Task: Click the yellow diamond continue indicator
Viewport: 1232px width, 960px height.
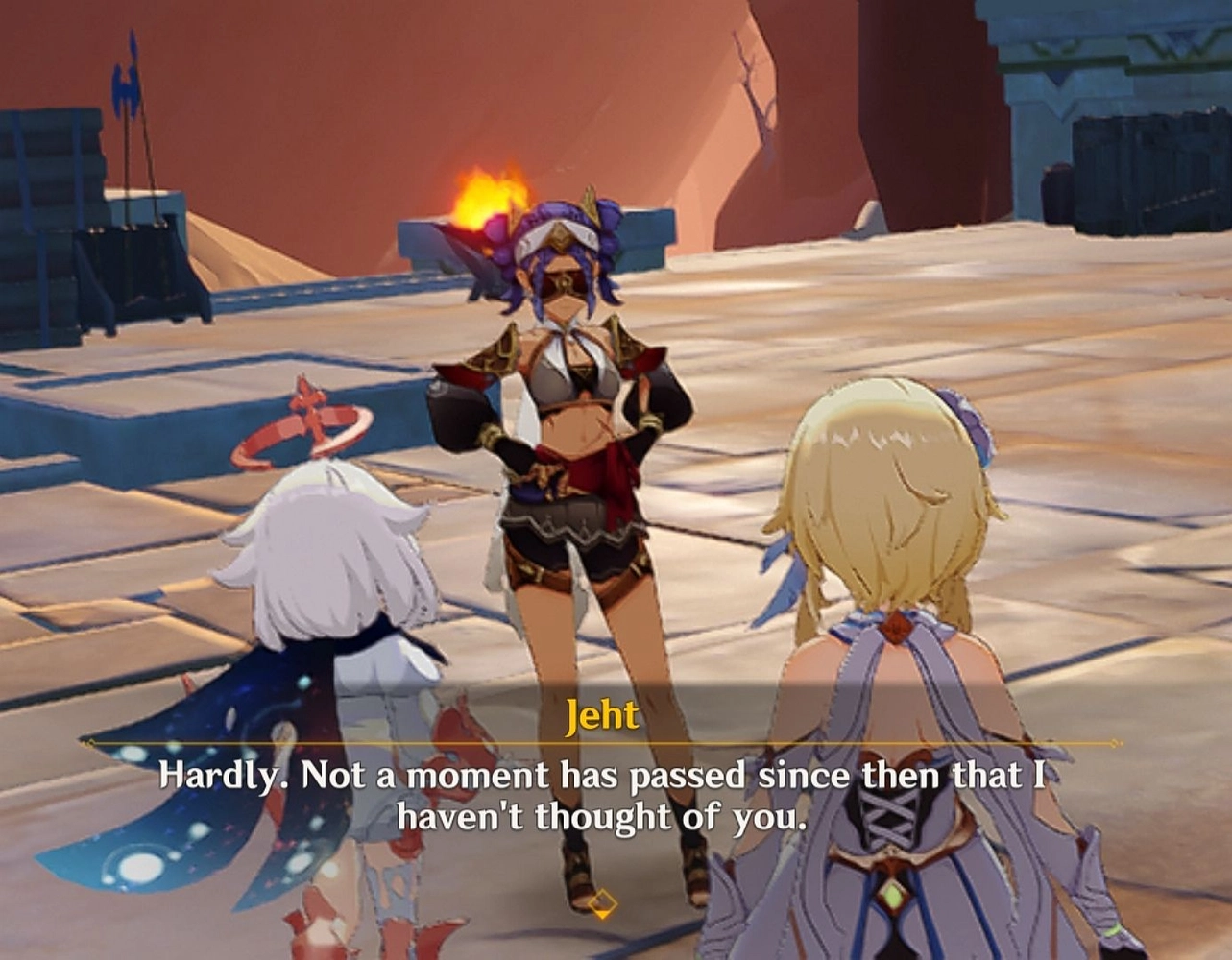Action: 605,900
